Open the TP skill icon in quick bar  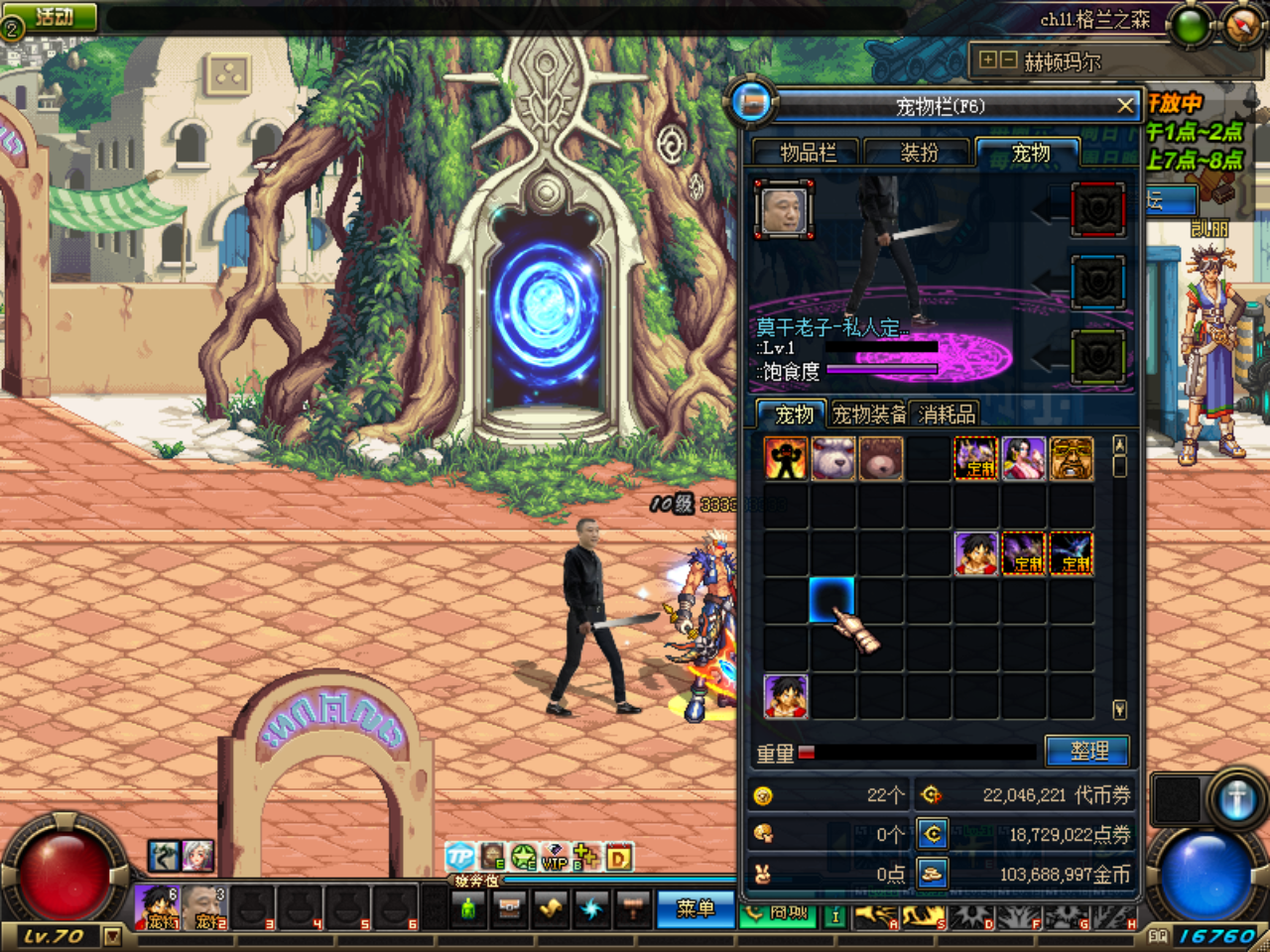pyautogui.click(x=459, y=859)
